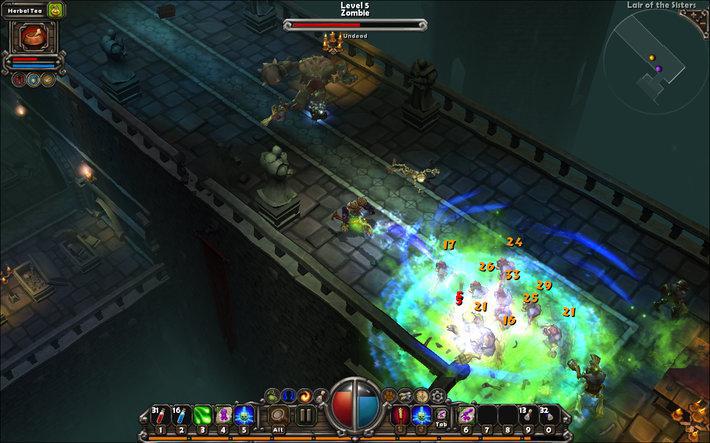Activate the green skill in hotbar slot 3
The height and width of the screenshot is (443, 710).
202,415
